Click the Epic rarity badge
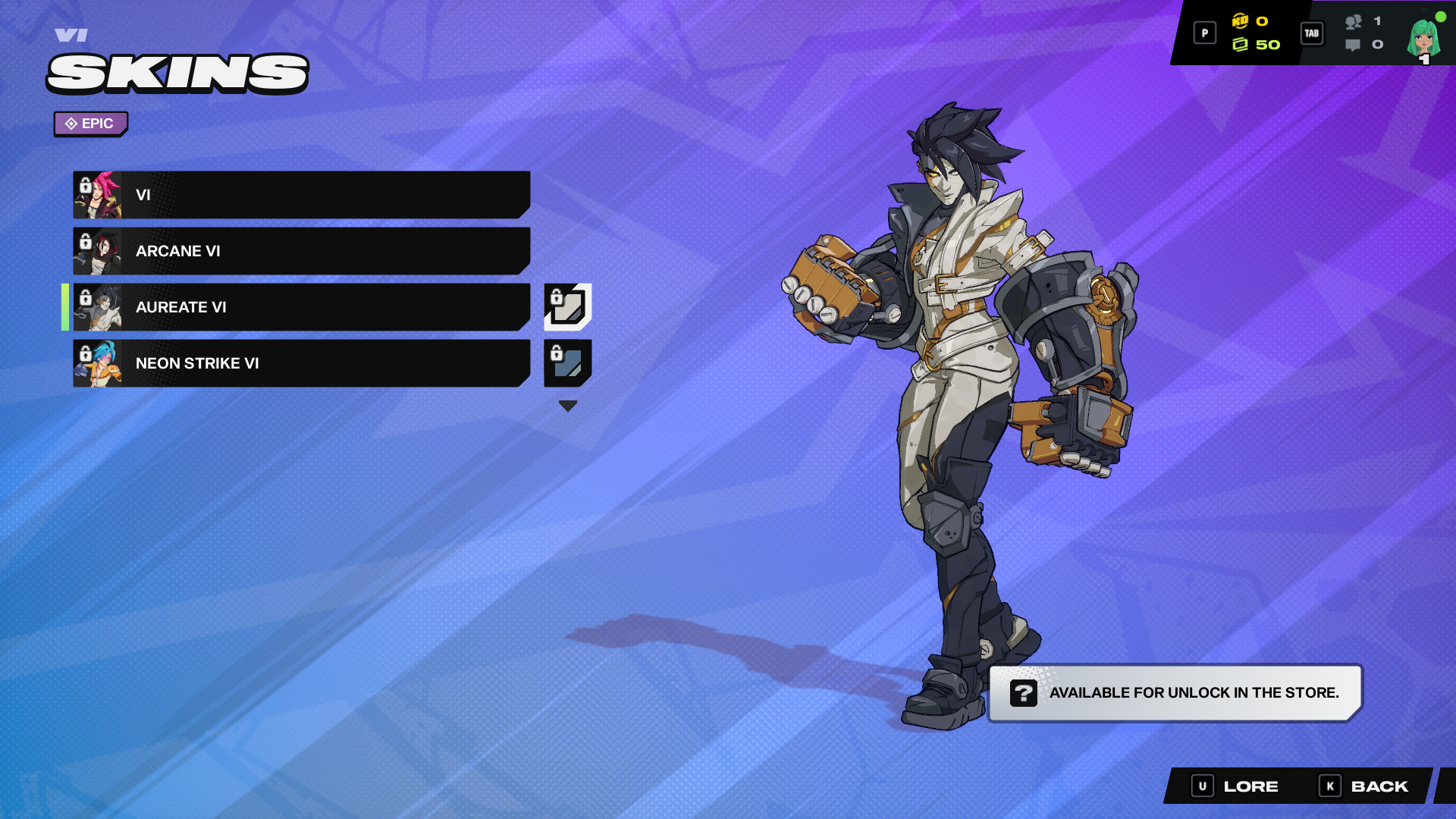This screenshot has height=819, width=1456. click(x=90, y=123)
